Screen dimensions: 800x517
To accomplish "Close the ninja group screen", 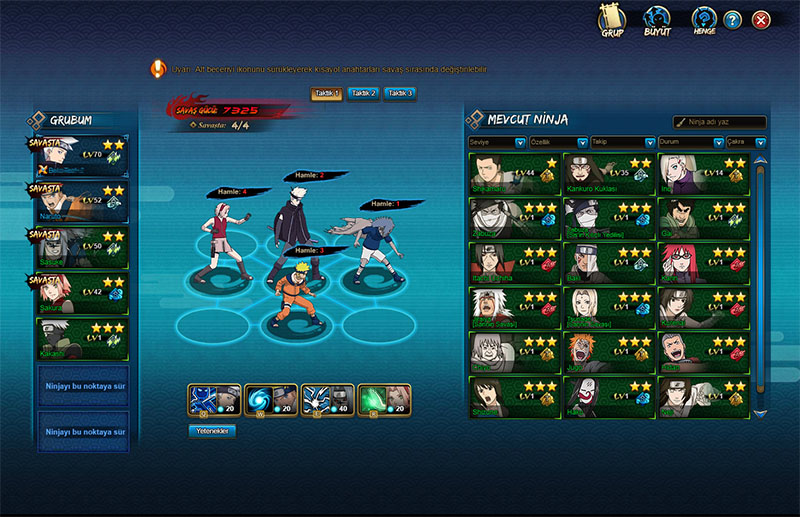I will pyautogui.click(x=761, y=20).
